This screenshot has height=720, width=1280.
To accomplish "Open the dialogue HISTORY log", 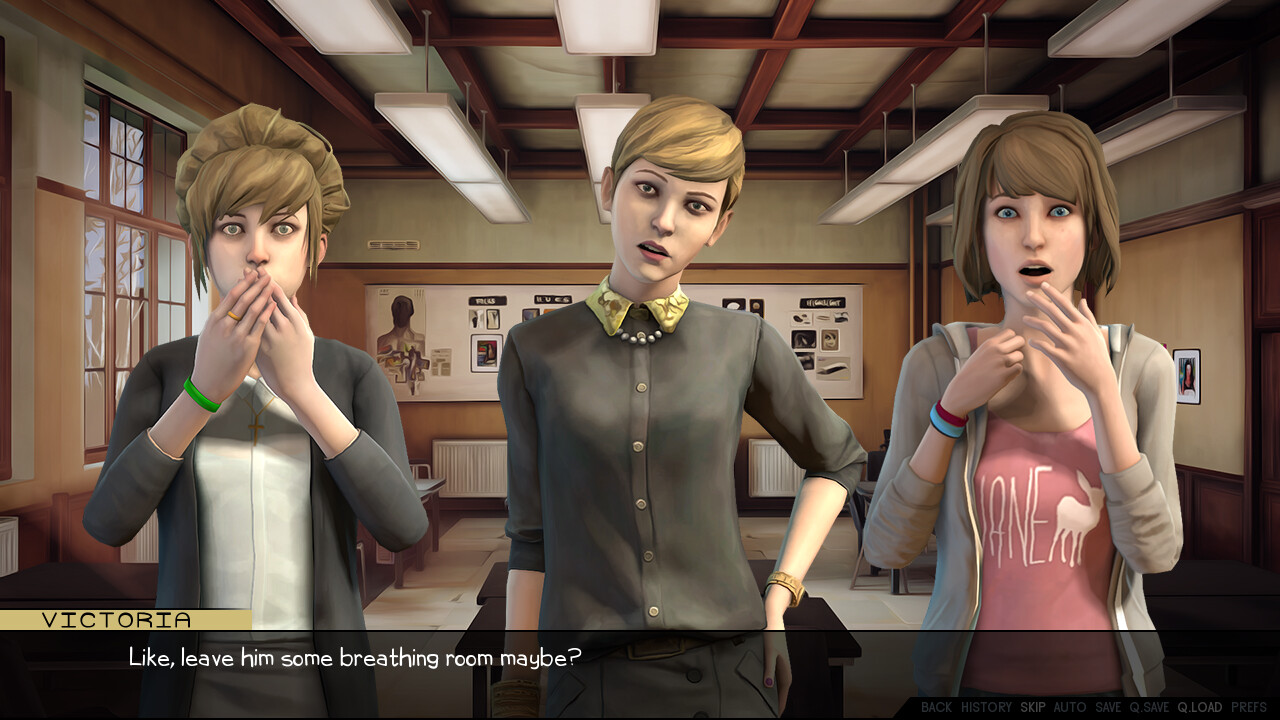I will (x=986, y=707).
